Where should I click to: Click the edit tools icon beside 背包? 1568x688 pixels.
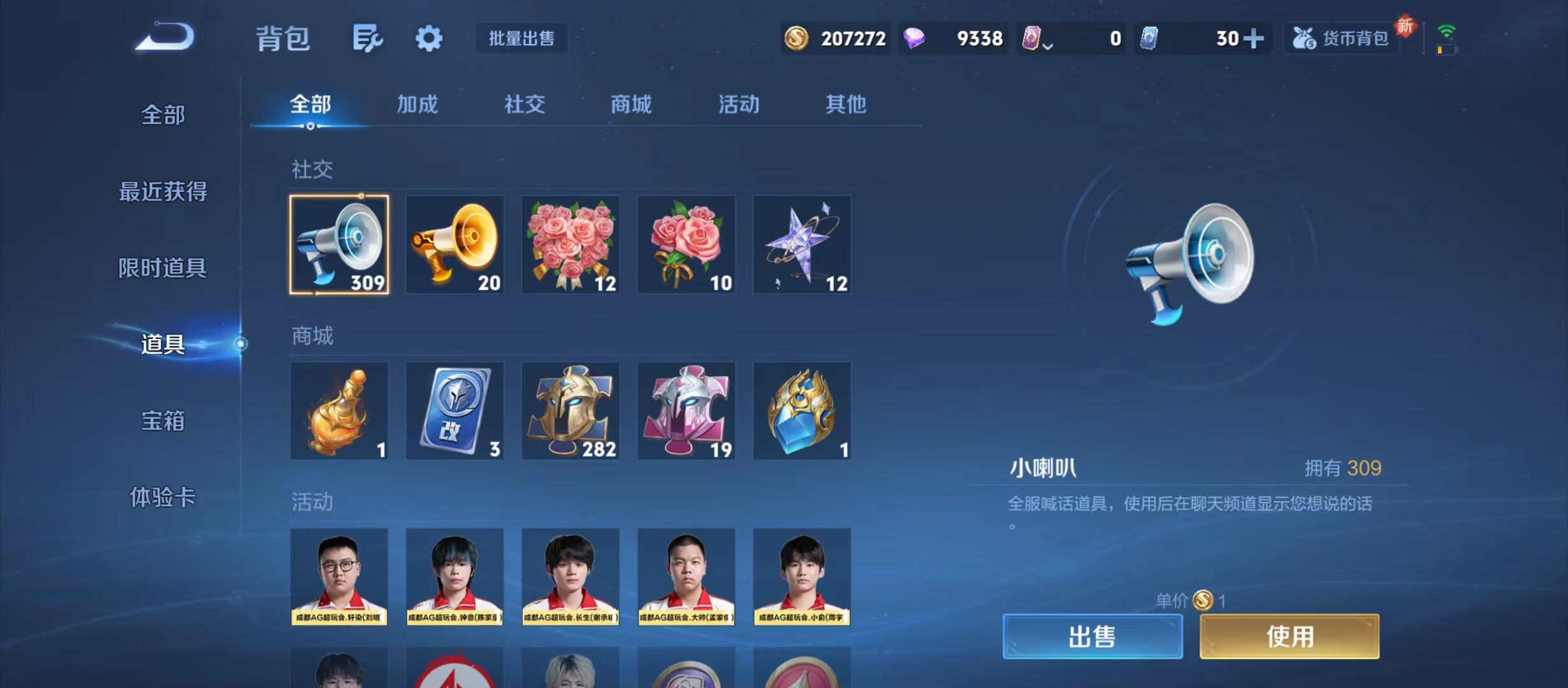(x=367, y=38)
